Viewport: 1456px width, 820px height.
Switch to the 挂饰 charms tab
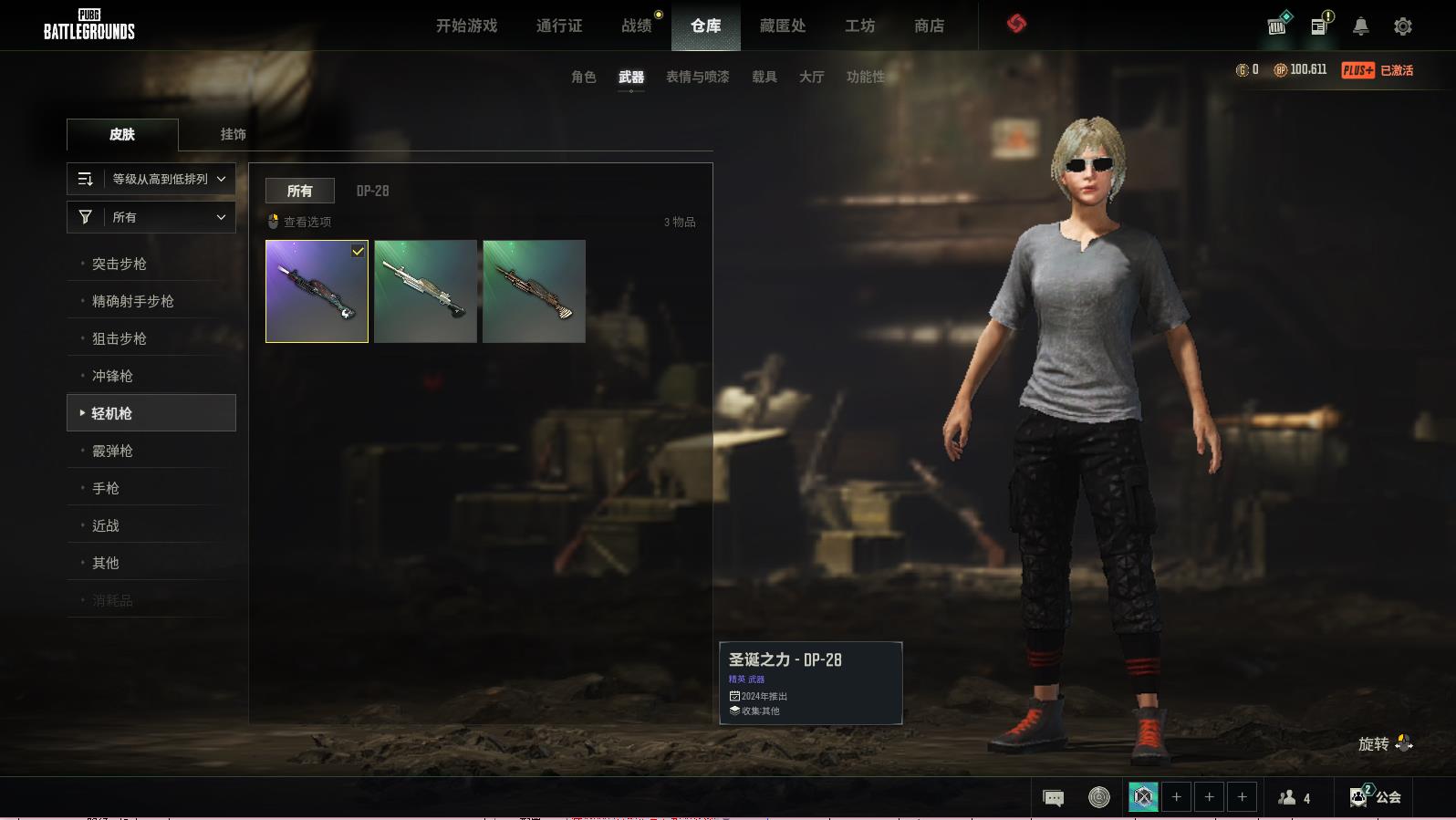[233, 134]
